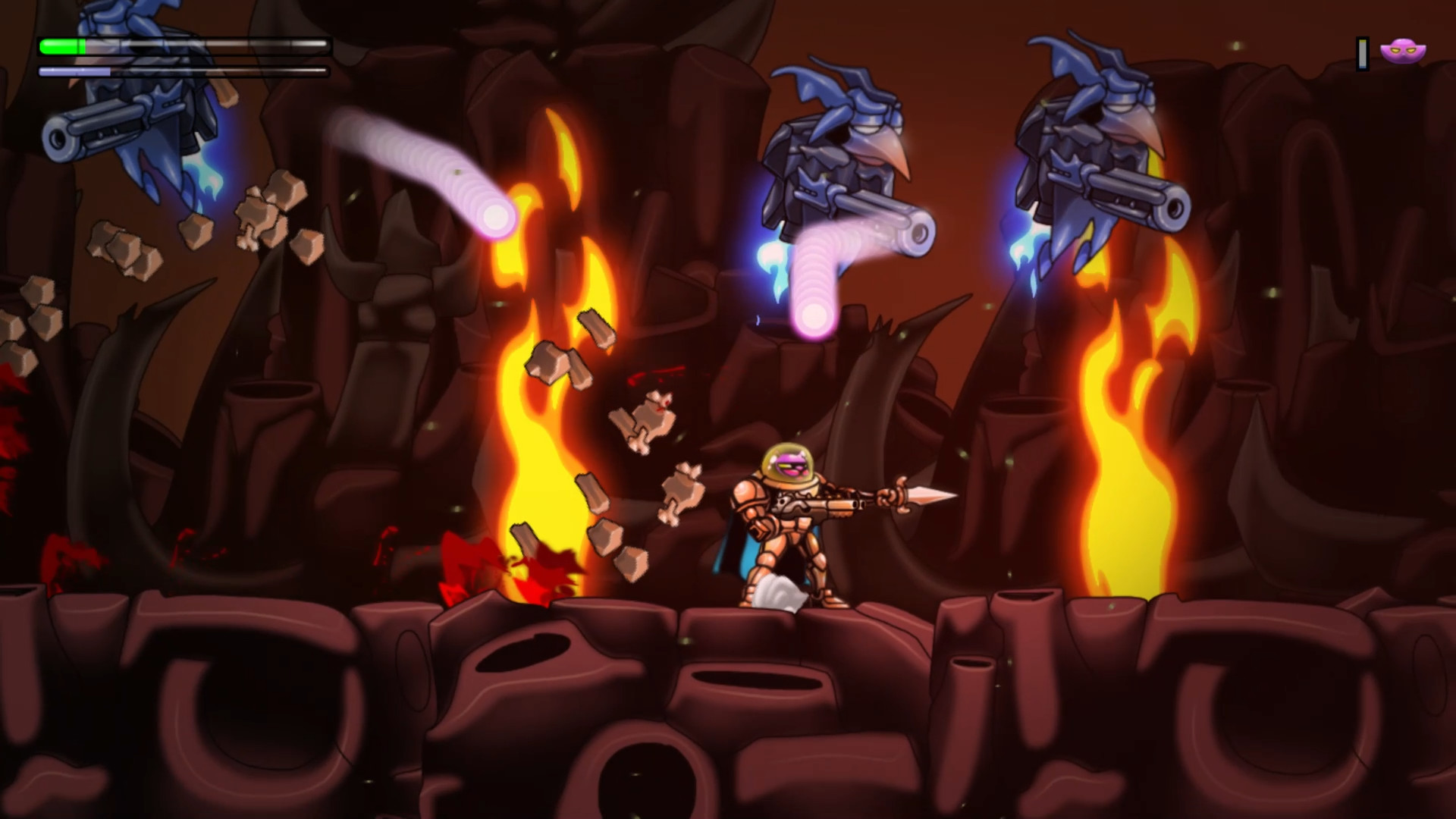Select the vertical yellow meter gauge
The width and height of the screenshot is (1456, 819).
coord(1361,52)
